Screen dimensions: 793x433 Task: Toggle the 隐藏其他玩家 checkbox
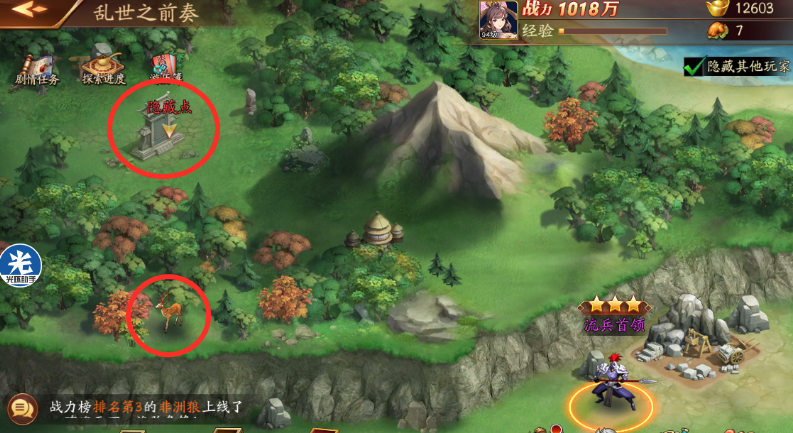[x=692, y=67]
